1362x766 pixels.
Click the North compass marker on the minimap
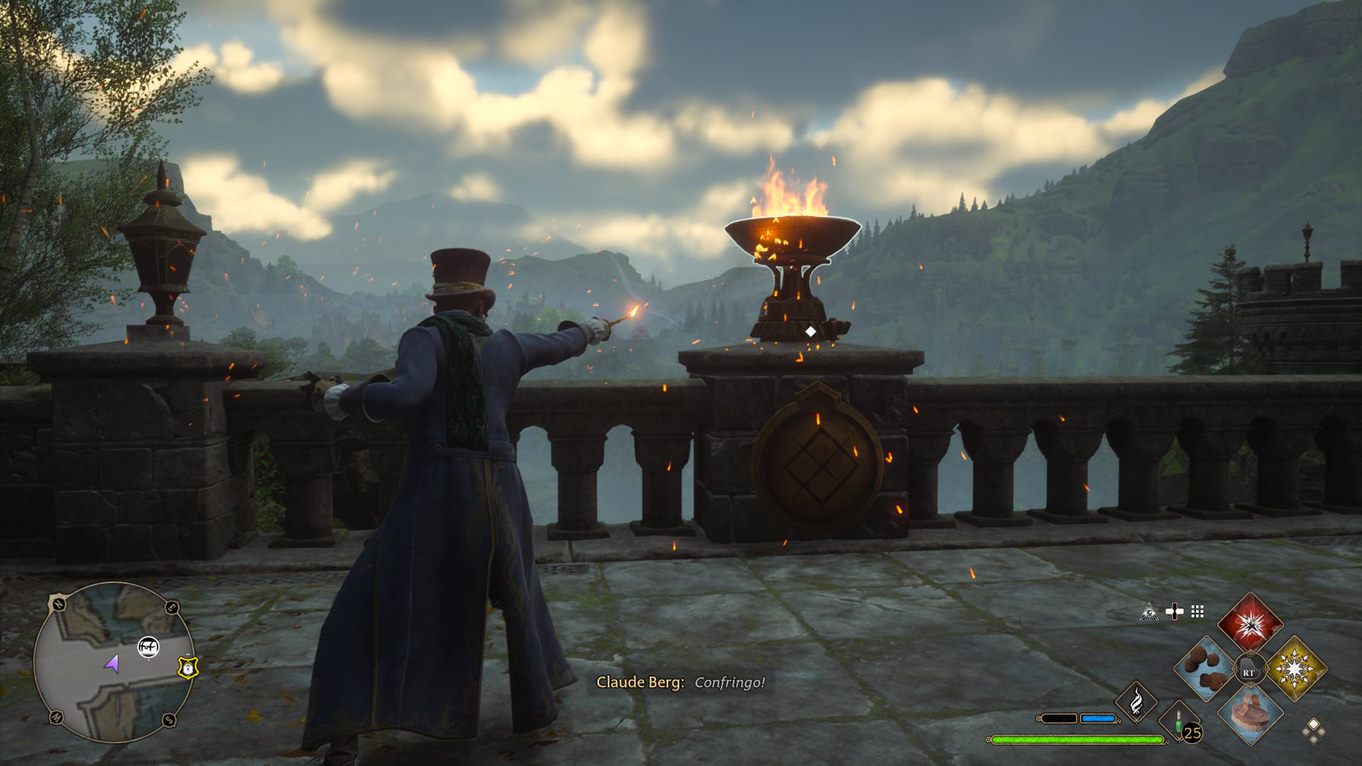[57, 603]
